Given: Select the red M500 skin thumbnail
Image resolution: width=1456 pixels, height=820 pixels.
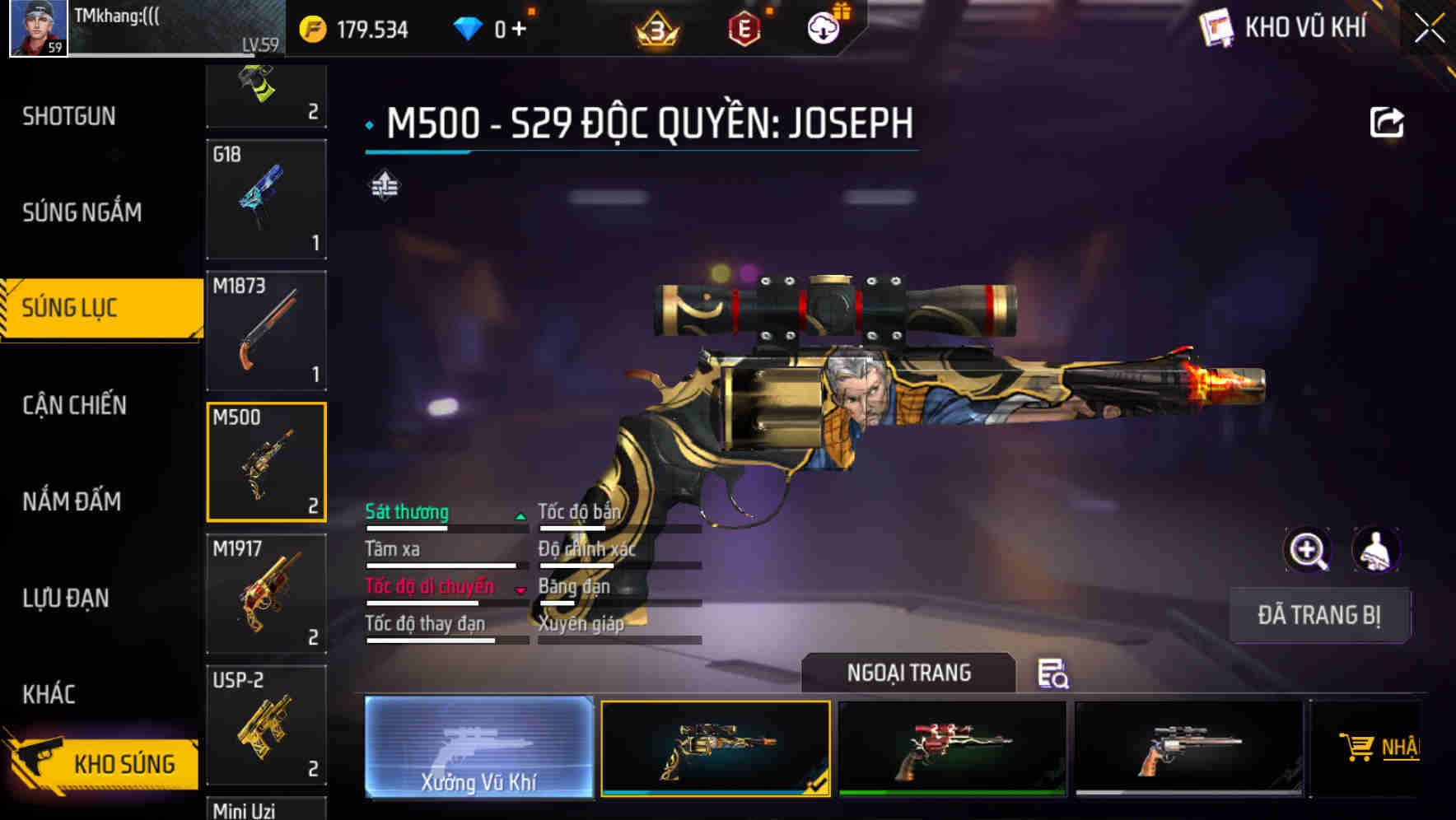Looking at the screenshot, I should point(951,748).
